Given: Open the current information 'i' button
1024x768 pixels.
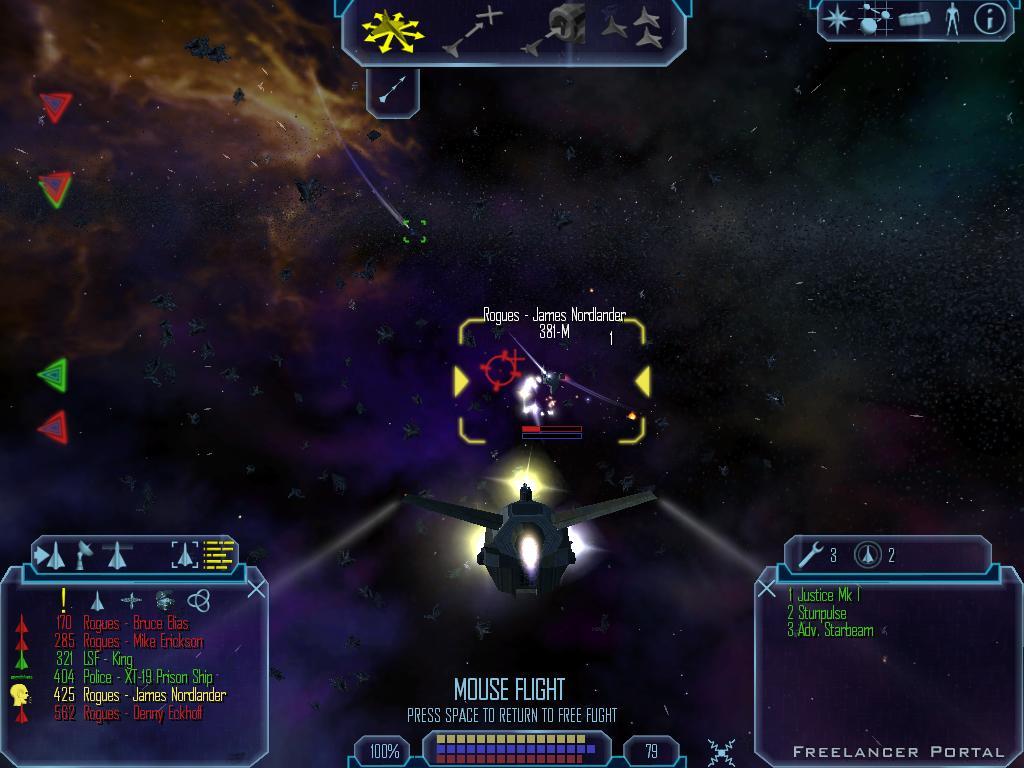Looking at the screenshot, I should [989, 19].
